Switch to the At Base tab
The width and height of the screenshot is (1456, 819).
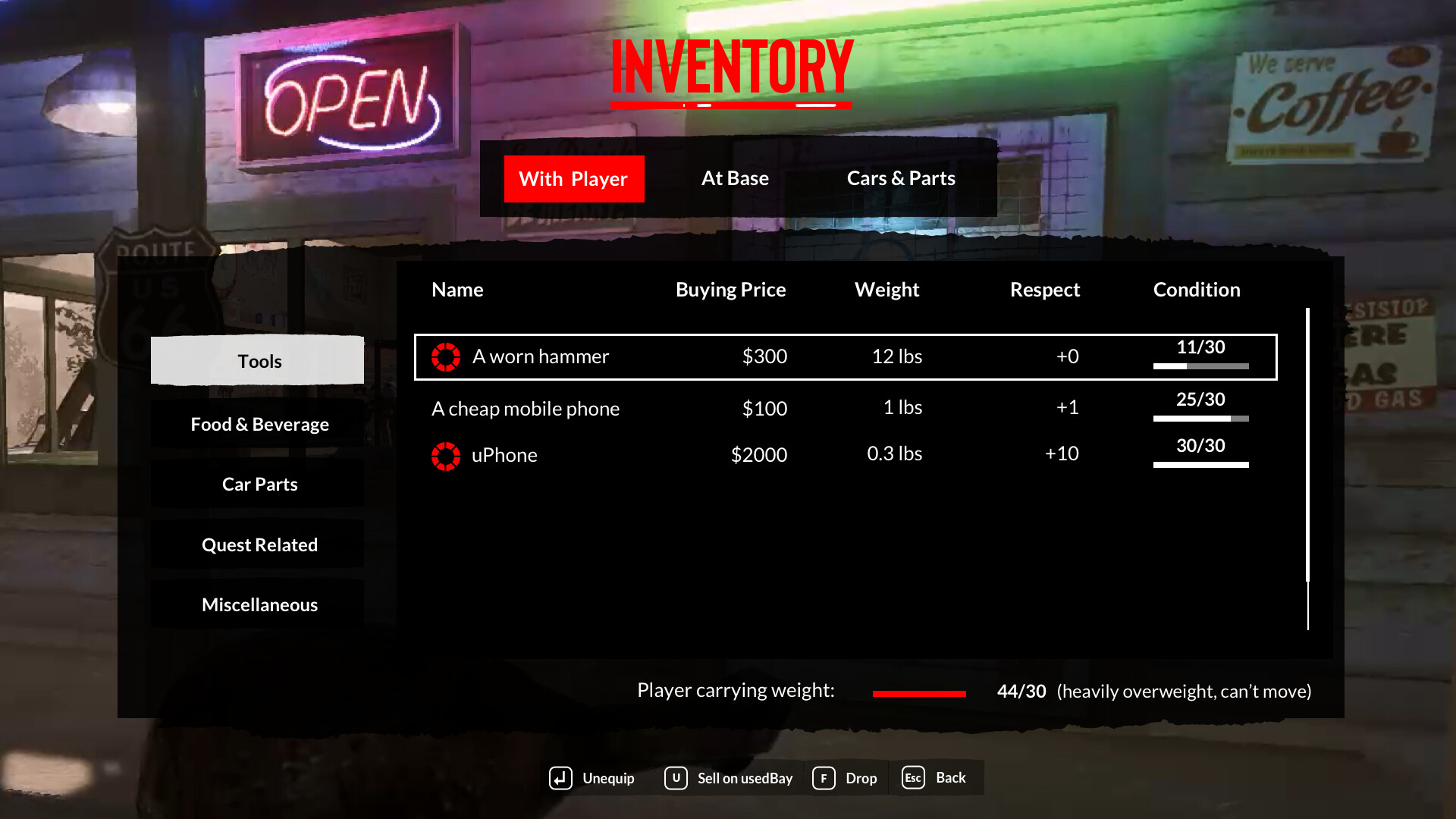click(735, 178)
